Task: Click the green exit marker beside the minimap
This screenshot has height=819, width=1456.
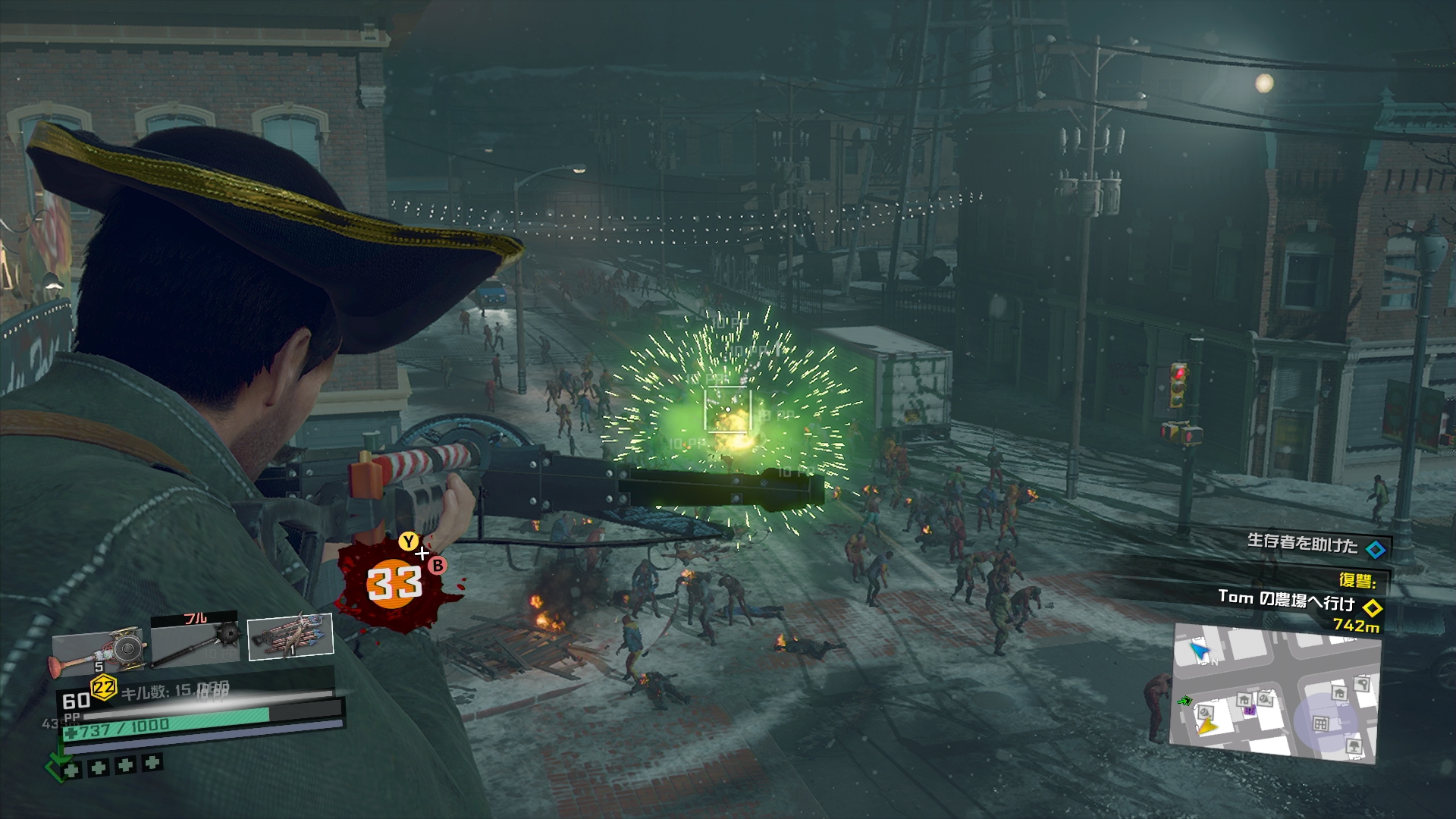Action: tap(1185, 701)
